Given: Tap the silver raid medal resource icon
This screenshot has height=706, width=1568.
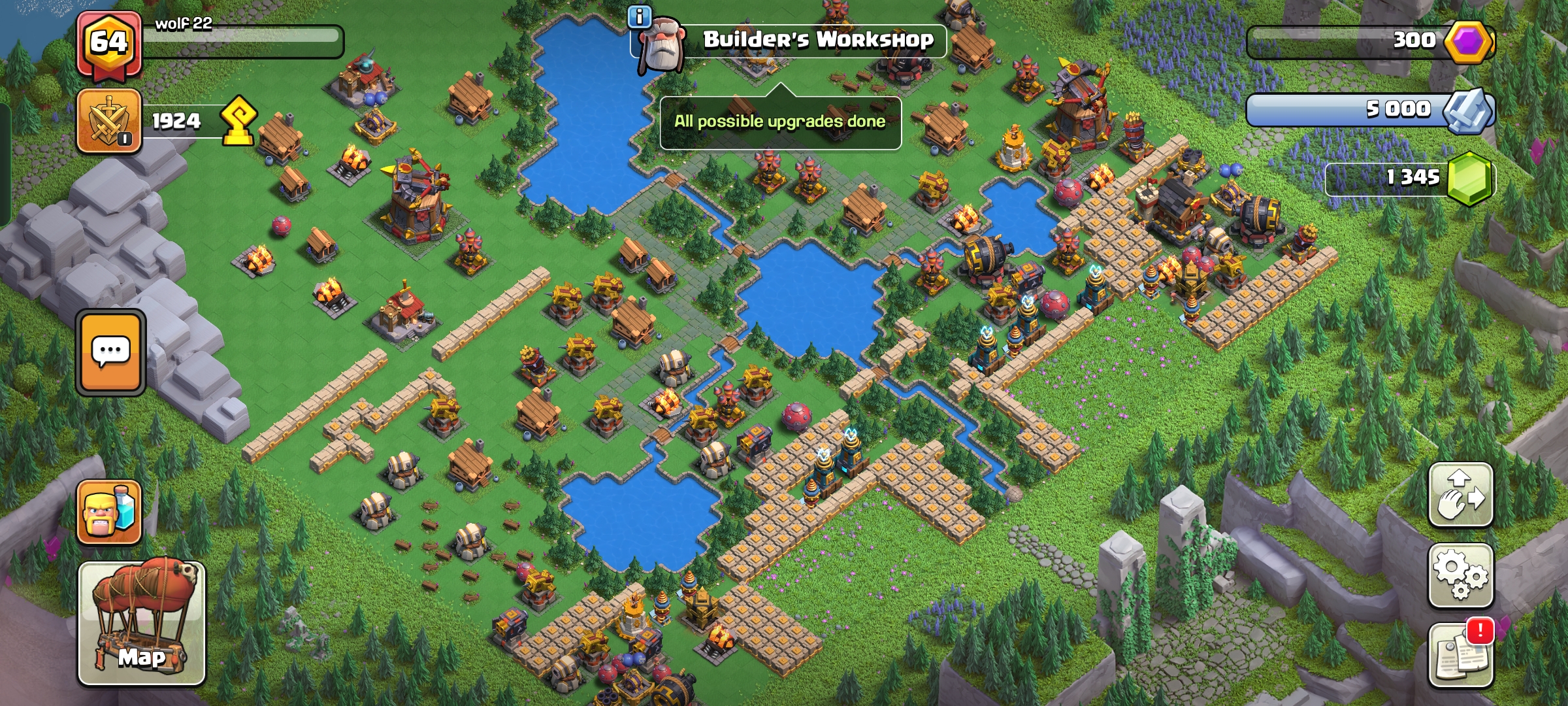Looking at the screenshot, I should (x=1467, y=110).
